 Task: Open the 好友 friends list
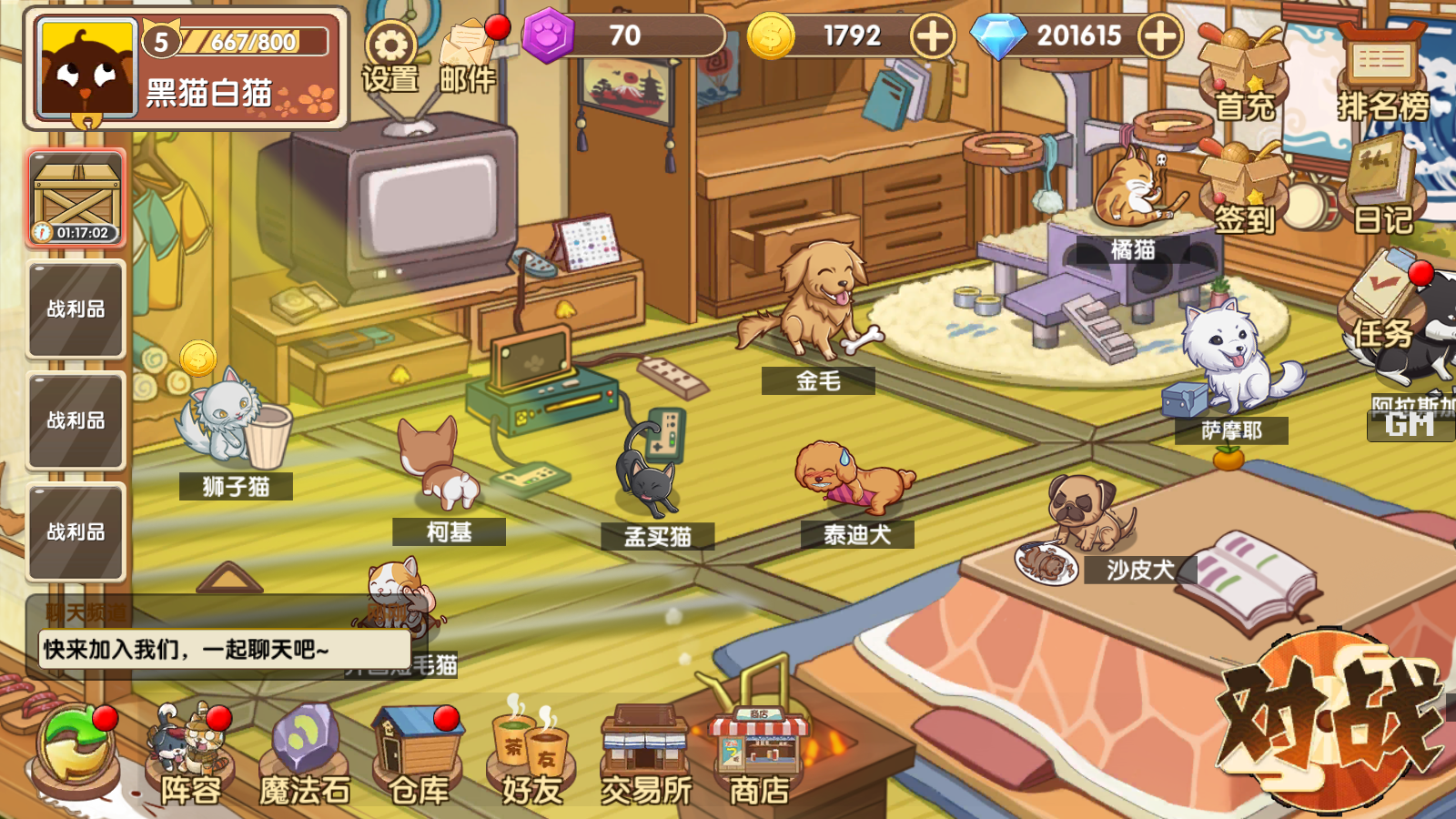pyautogui.click(x=531, y=755)
